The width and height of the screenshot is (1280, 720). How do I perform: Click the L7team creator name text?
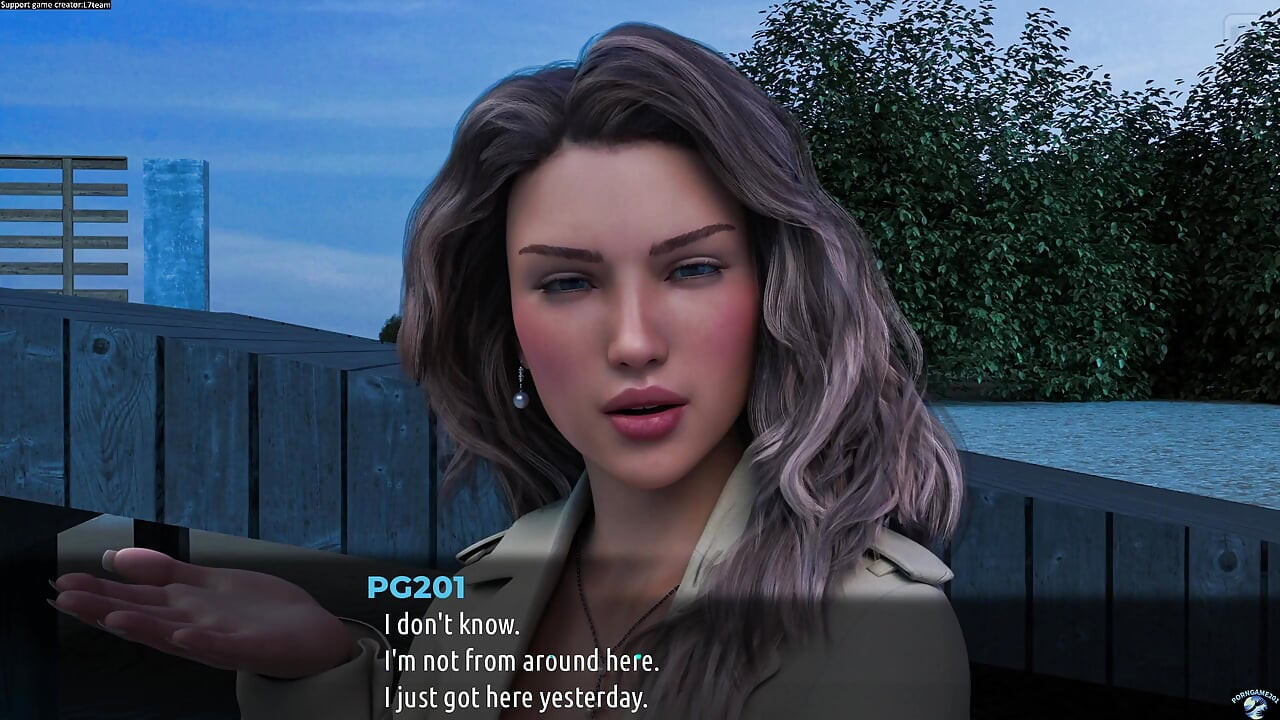point(95,4)
